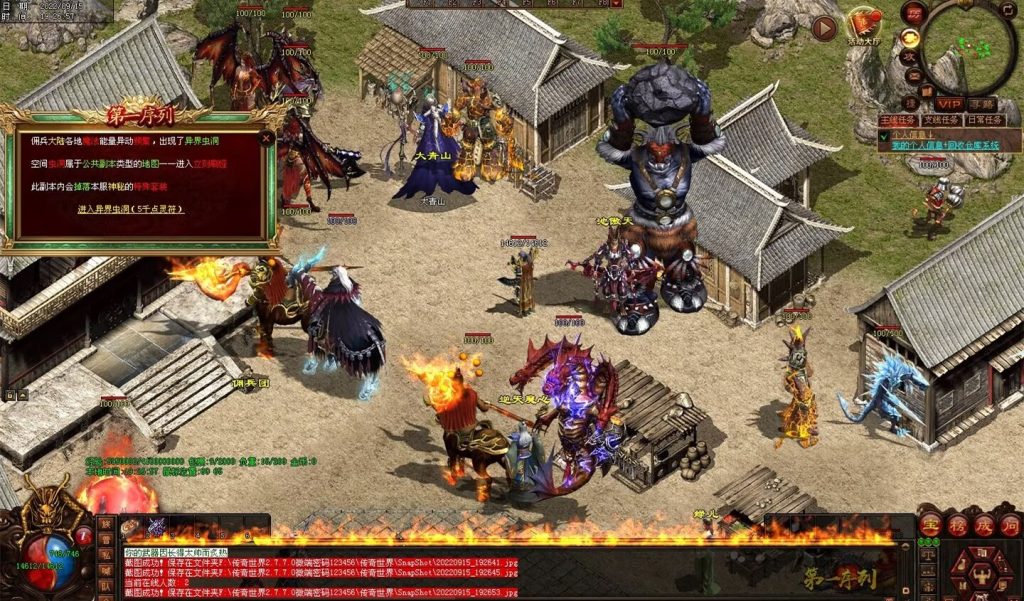Click the red 宝 round button
The width and height of the screenshot is (1024, 601).
pos(931,526)
